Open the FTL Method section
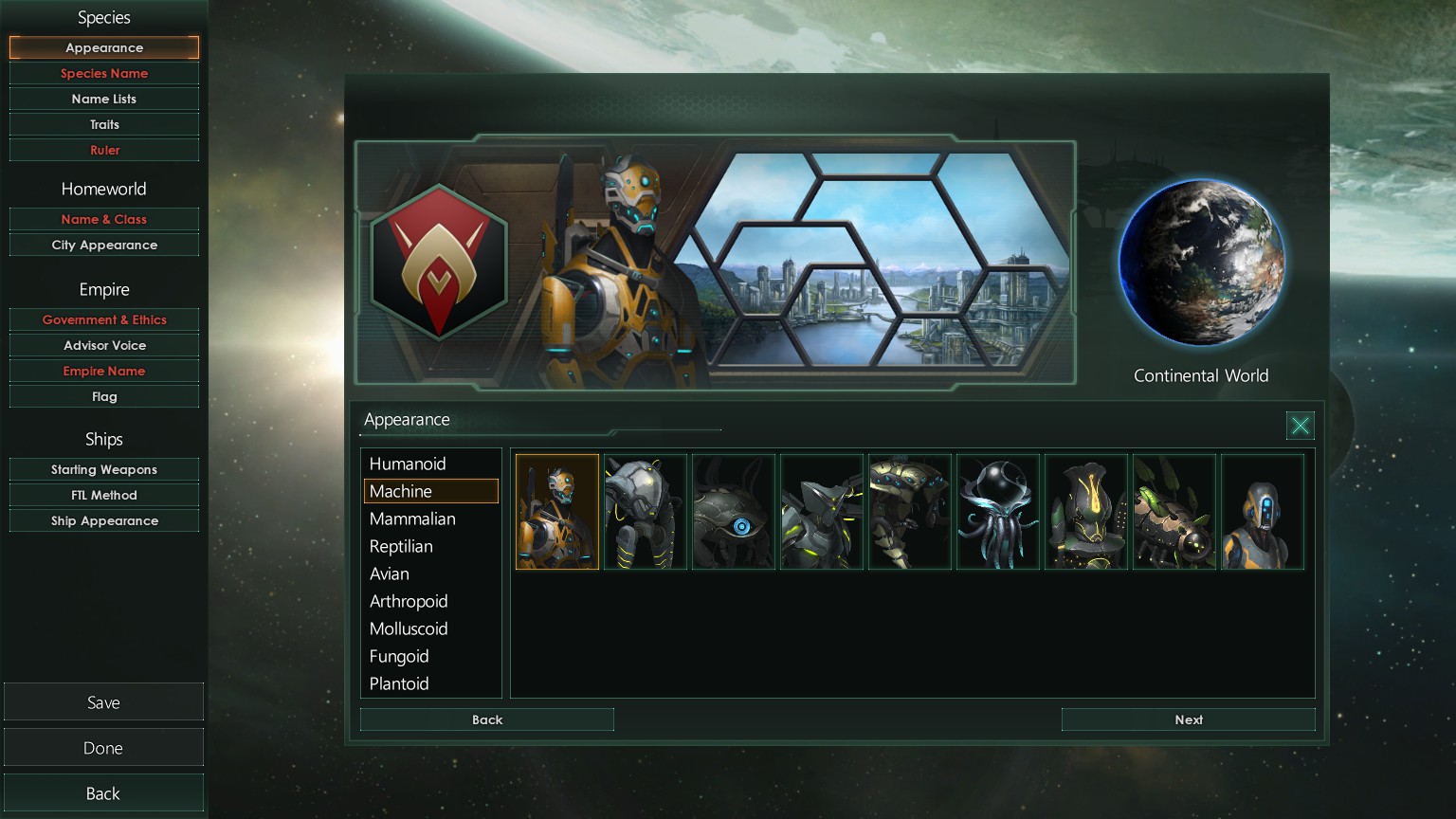Viewport: 1456px width, 819px height. coord(104,495)
